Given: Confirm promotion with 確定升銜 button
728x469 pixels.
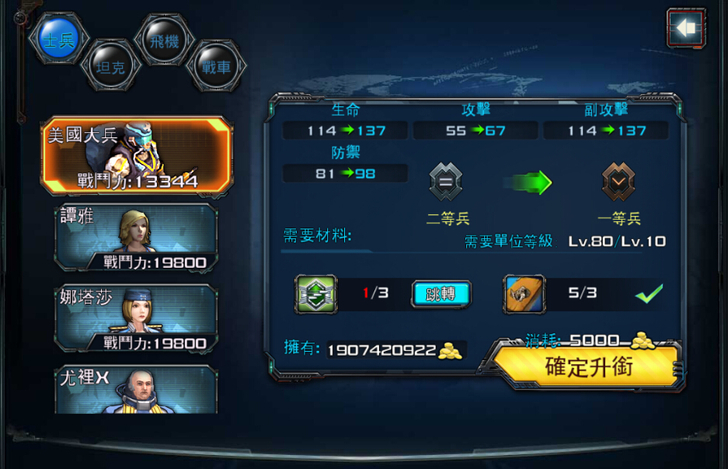Looking at the screenshot, I should pos(588,366).
